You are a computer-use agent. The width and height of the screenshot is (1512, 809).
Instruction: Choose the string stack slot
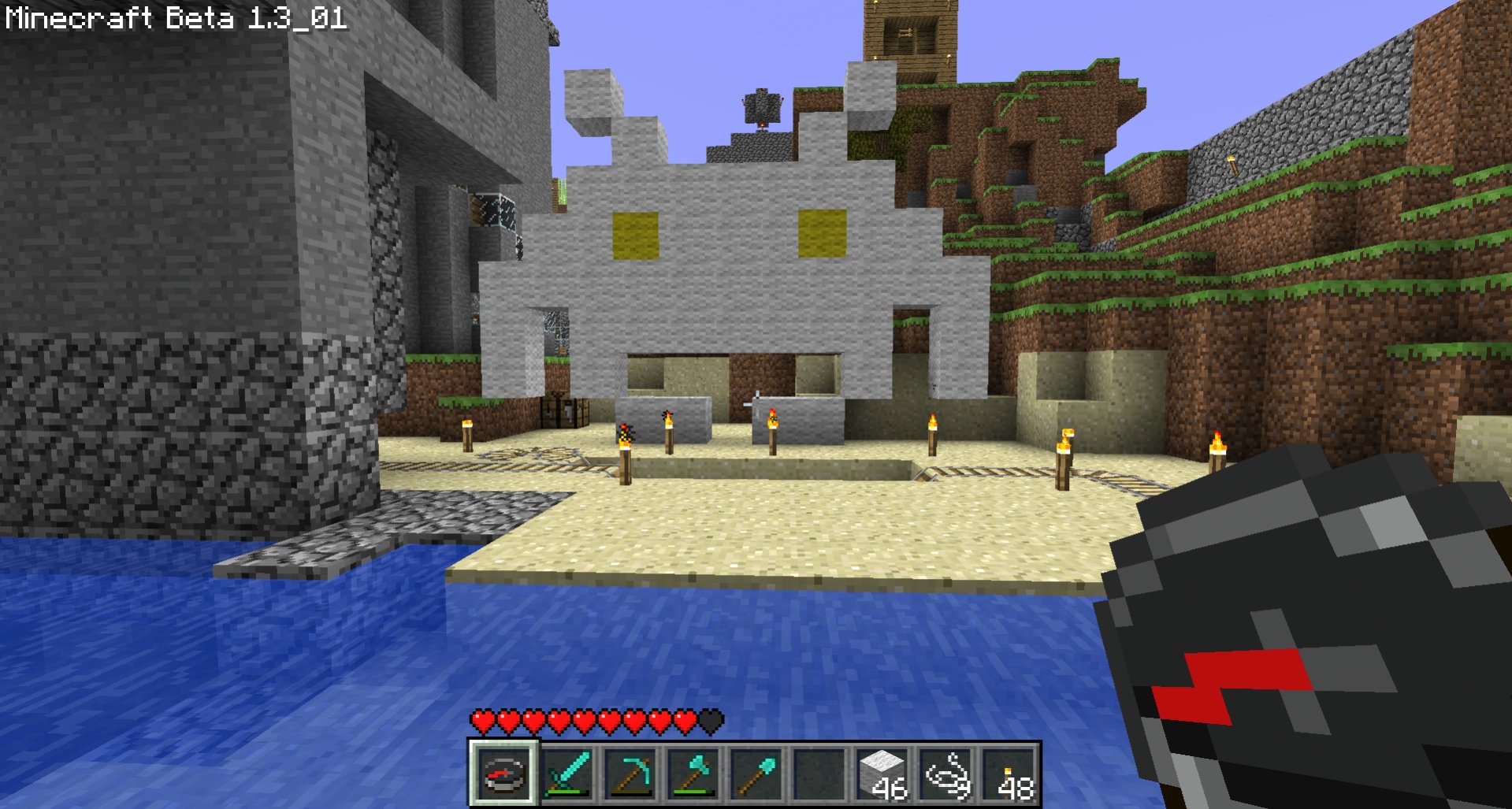pyautogui.click(x=945, y=773)
